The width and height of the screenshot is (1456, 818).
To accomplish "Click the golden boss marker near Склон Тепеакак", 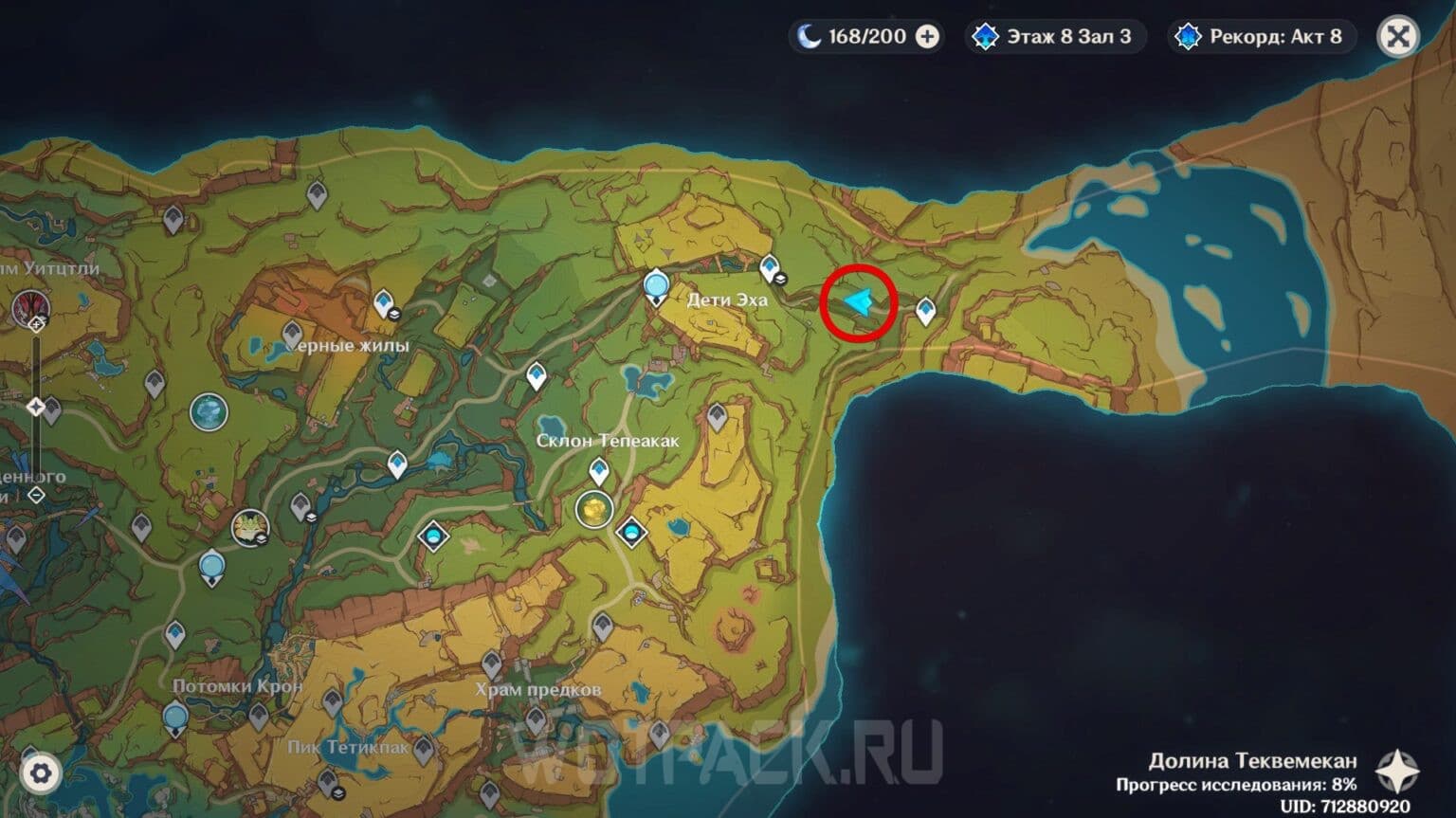I will coord(595,508).
